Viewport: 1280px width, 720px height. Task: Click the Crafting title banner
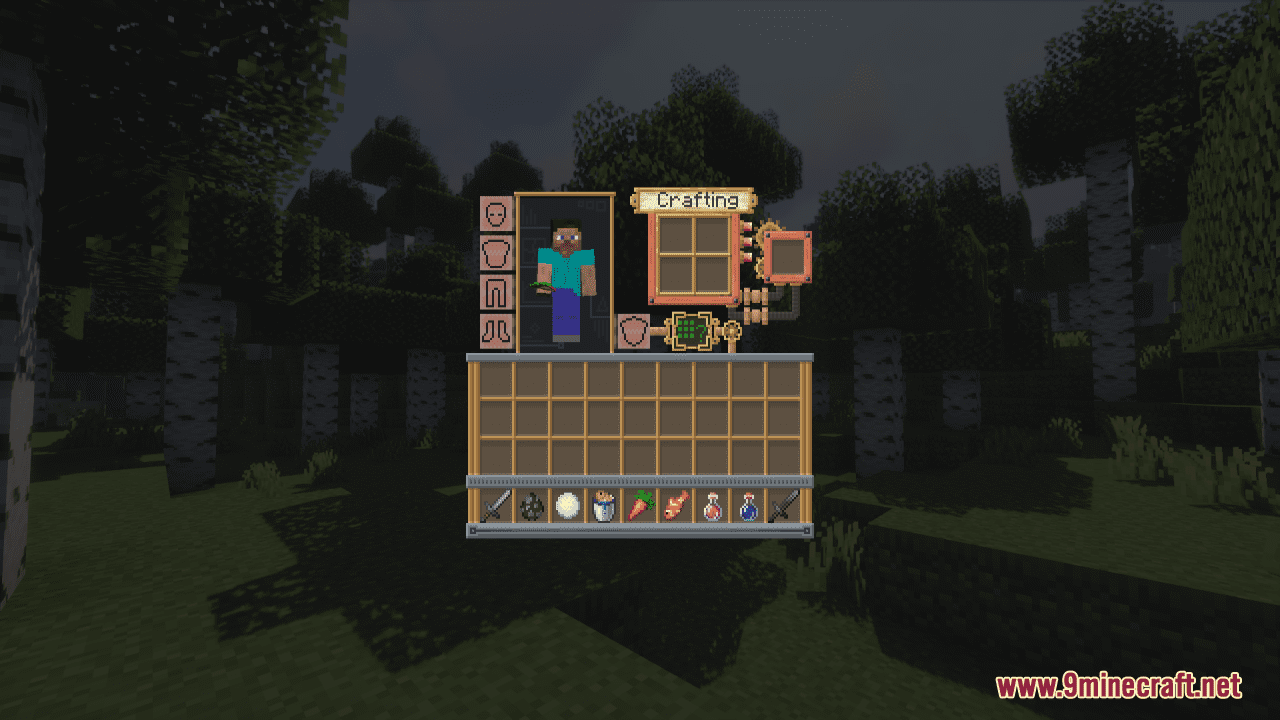tap(700, 202)
